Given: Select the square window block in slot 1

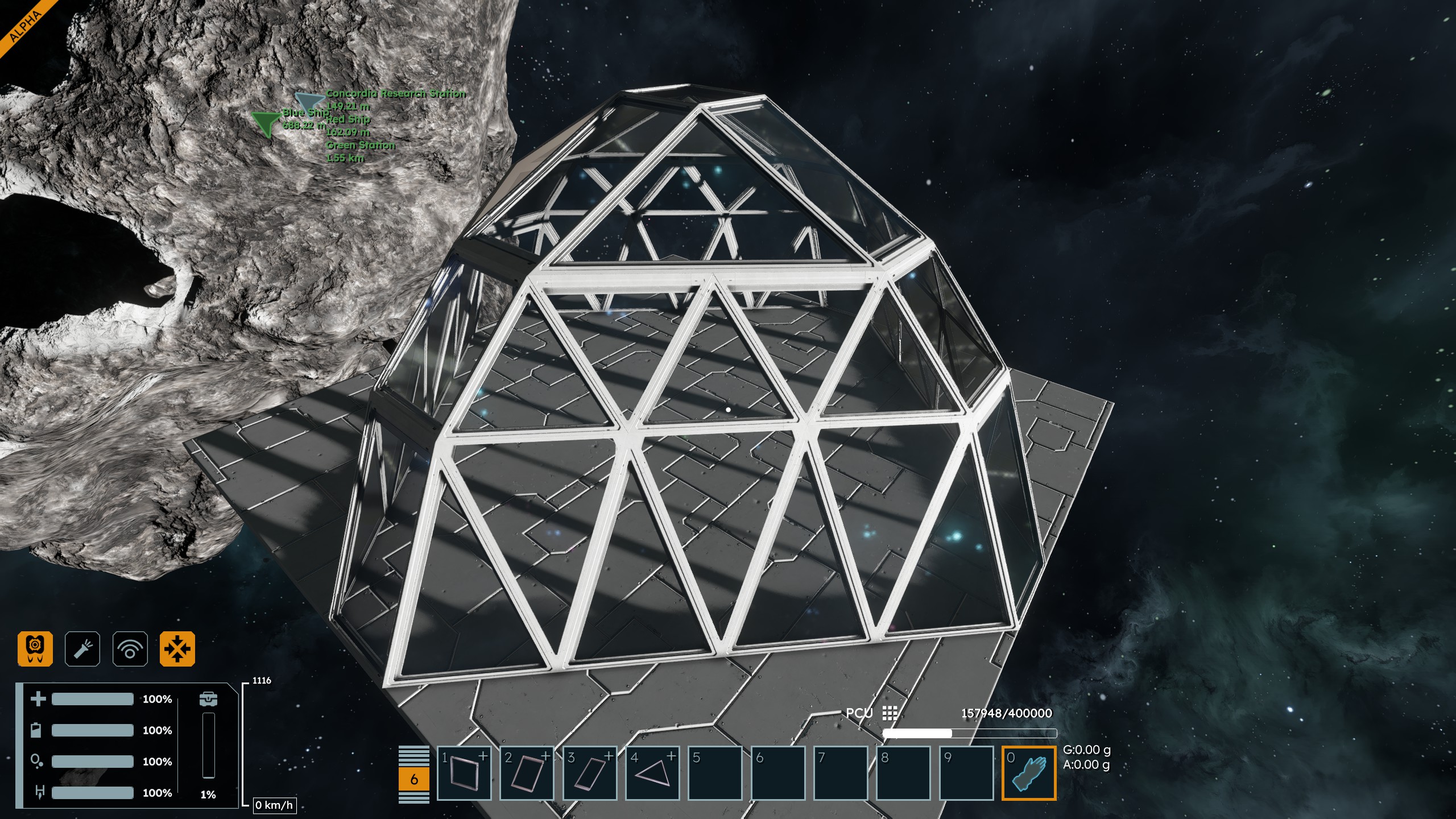Looking at the screenshot, I should (x=464, y=773).
